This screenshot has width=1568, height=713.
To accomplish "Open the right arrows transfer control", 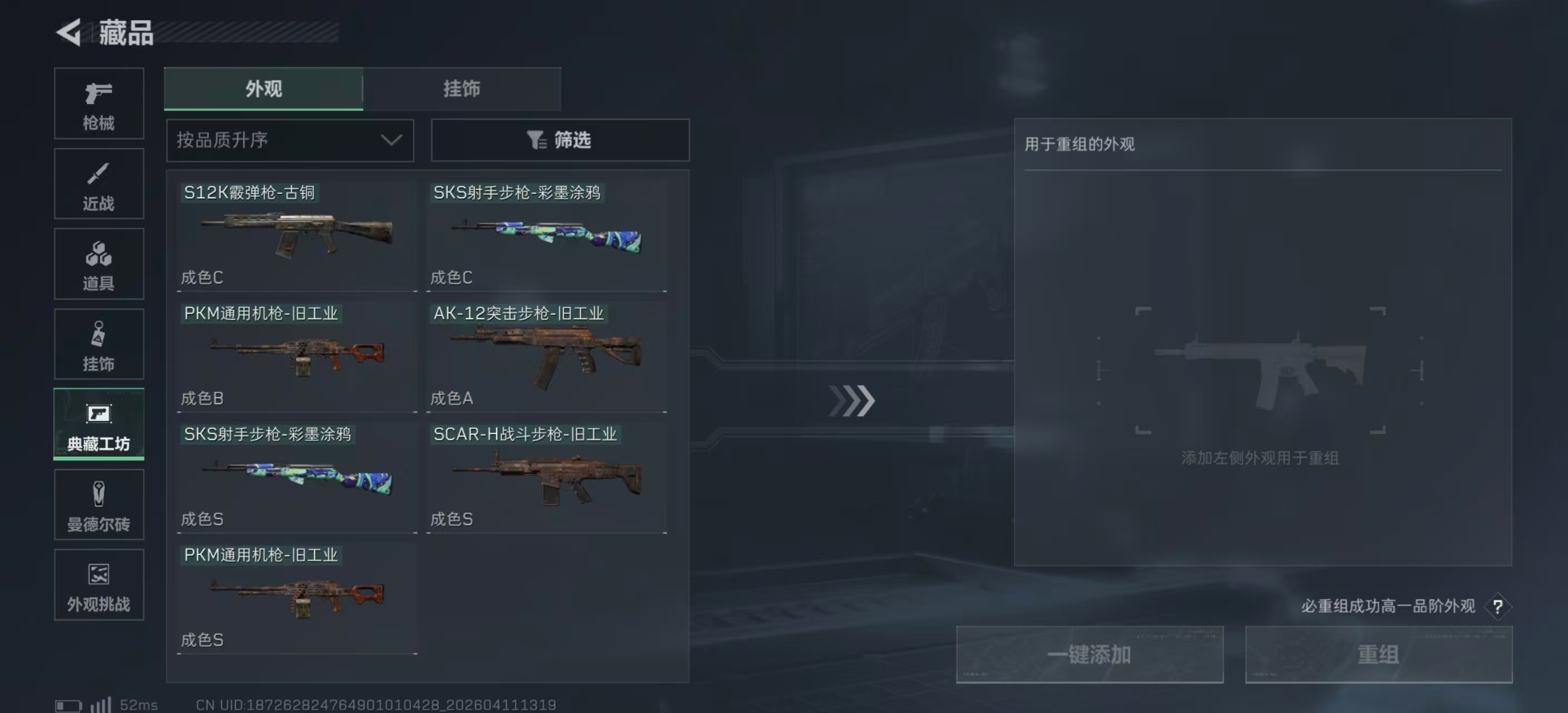I will pyautogui.click(x=853, y=401).
